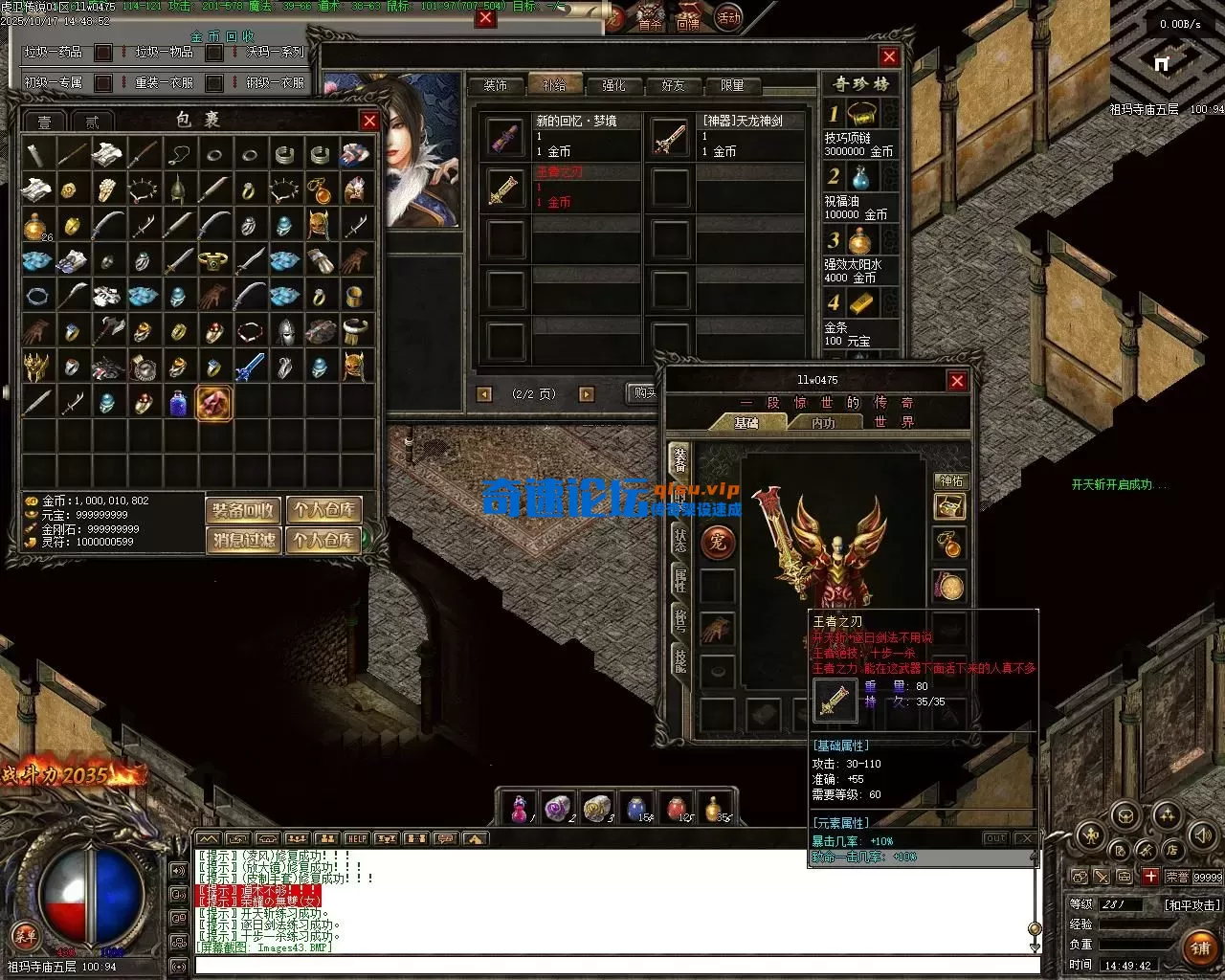
Task: Use the pink gourd potion in hotbar
Action: tap(519, 809)
